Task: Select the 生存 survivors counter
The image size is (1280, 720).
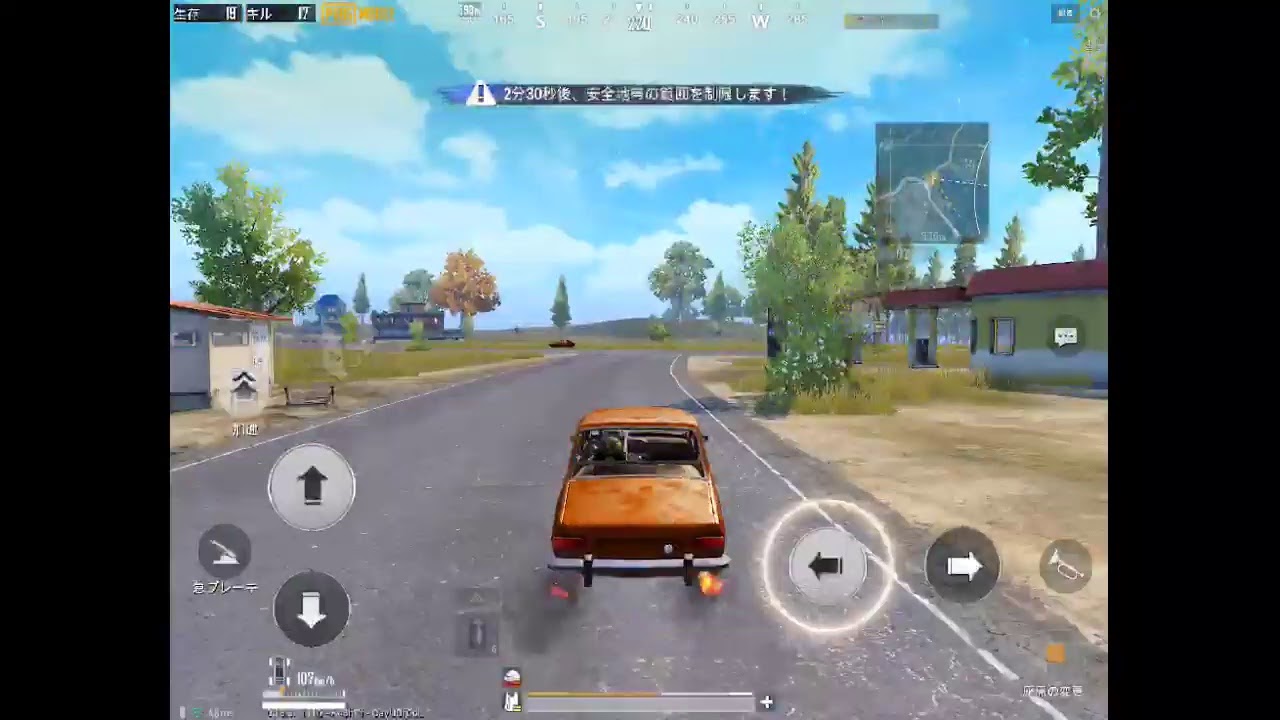Action: tap(205, 14)
